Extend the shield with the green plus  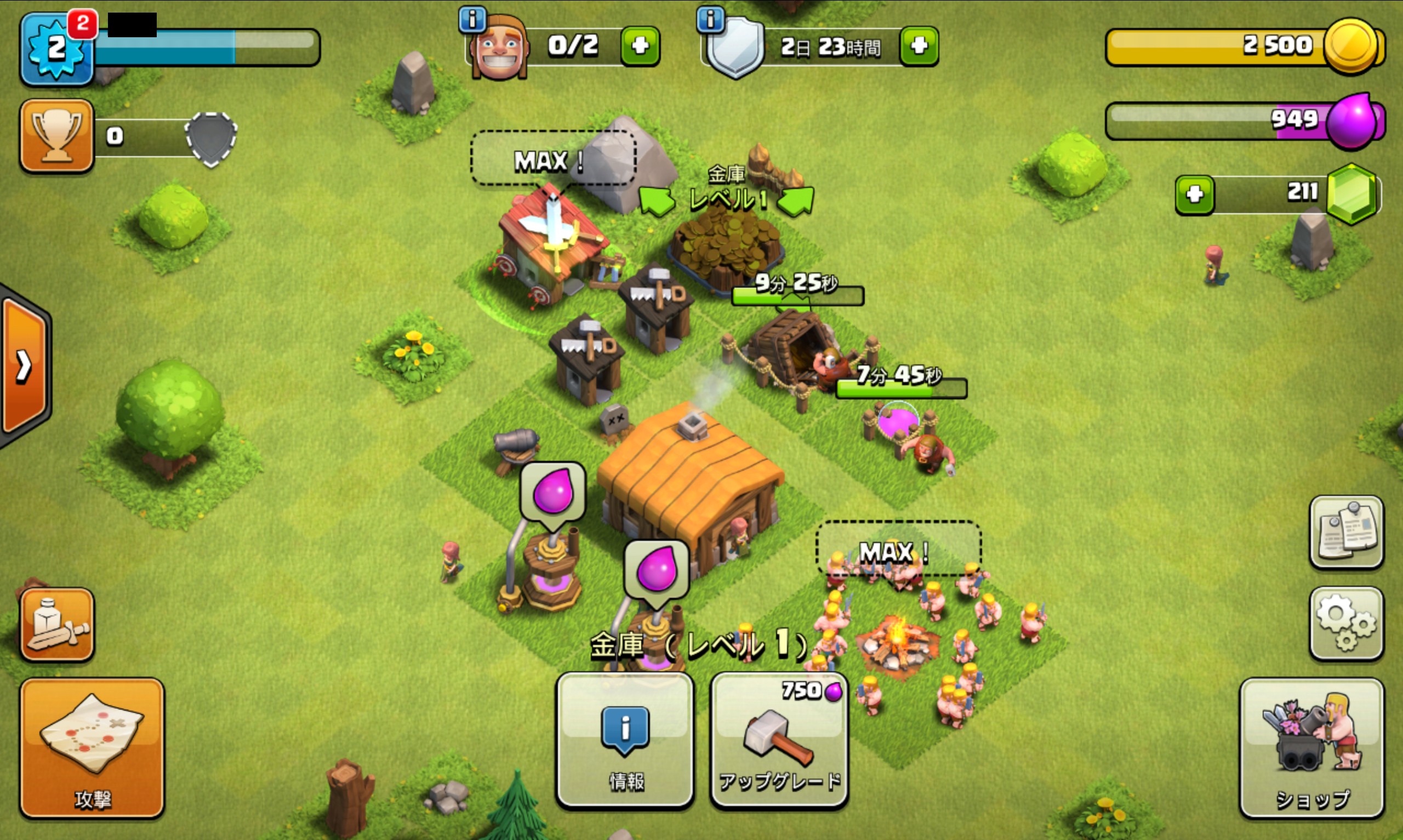click(x=919, y=45)
